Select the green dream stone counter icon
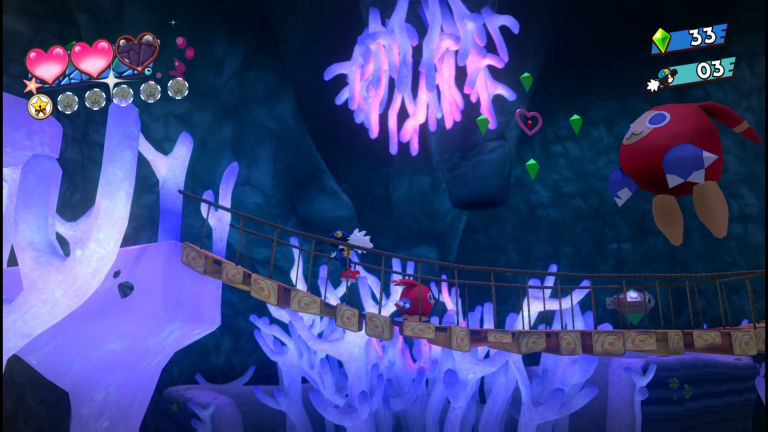 click(661, 40)
